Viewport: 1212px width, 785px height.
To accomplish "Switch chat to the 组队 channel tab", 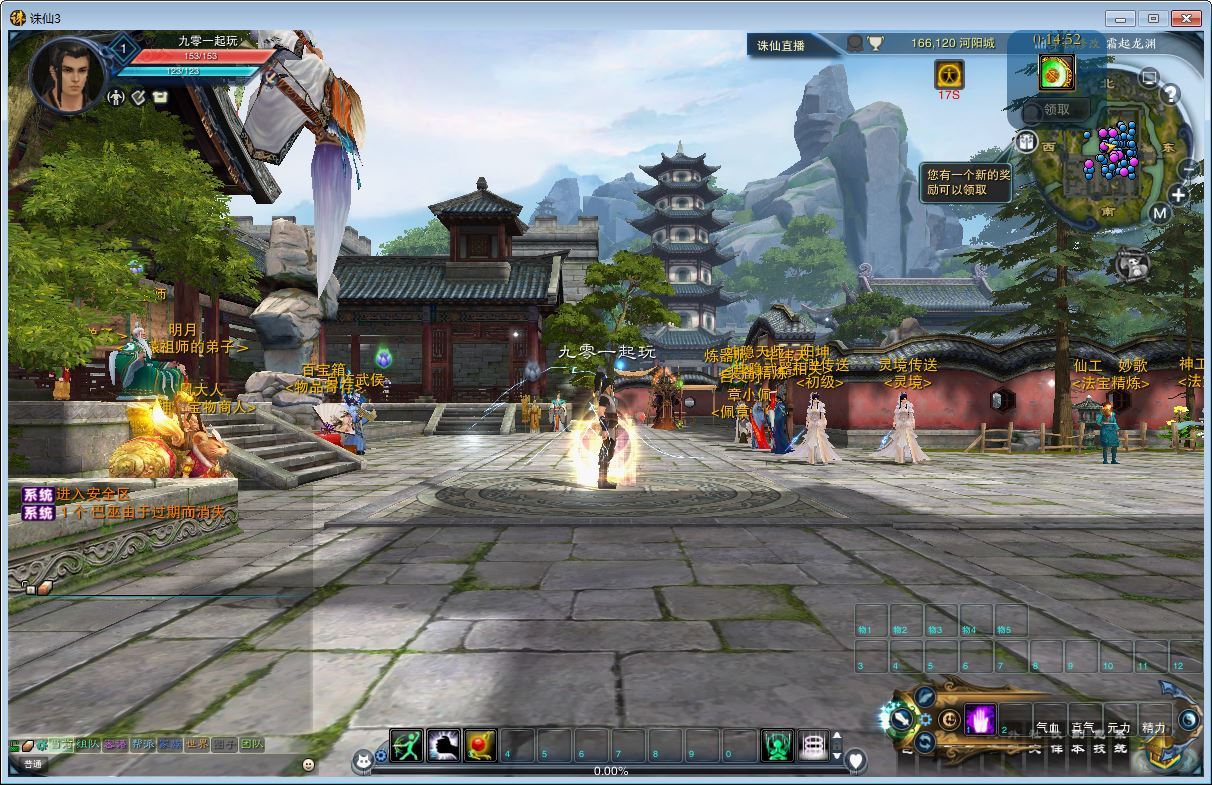I will pos(89,744).
